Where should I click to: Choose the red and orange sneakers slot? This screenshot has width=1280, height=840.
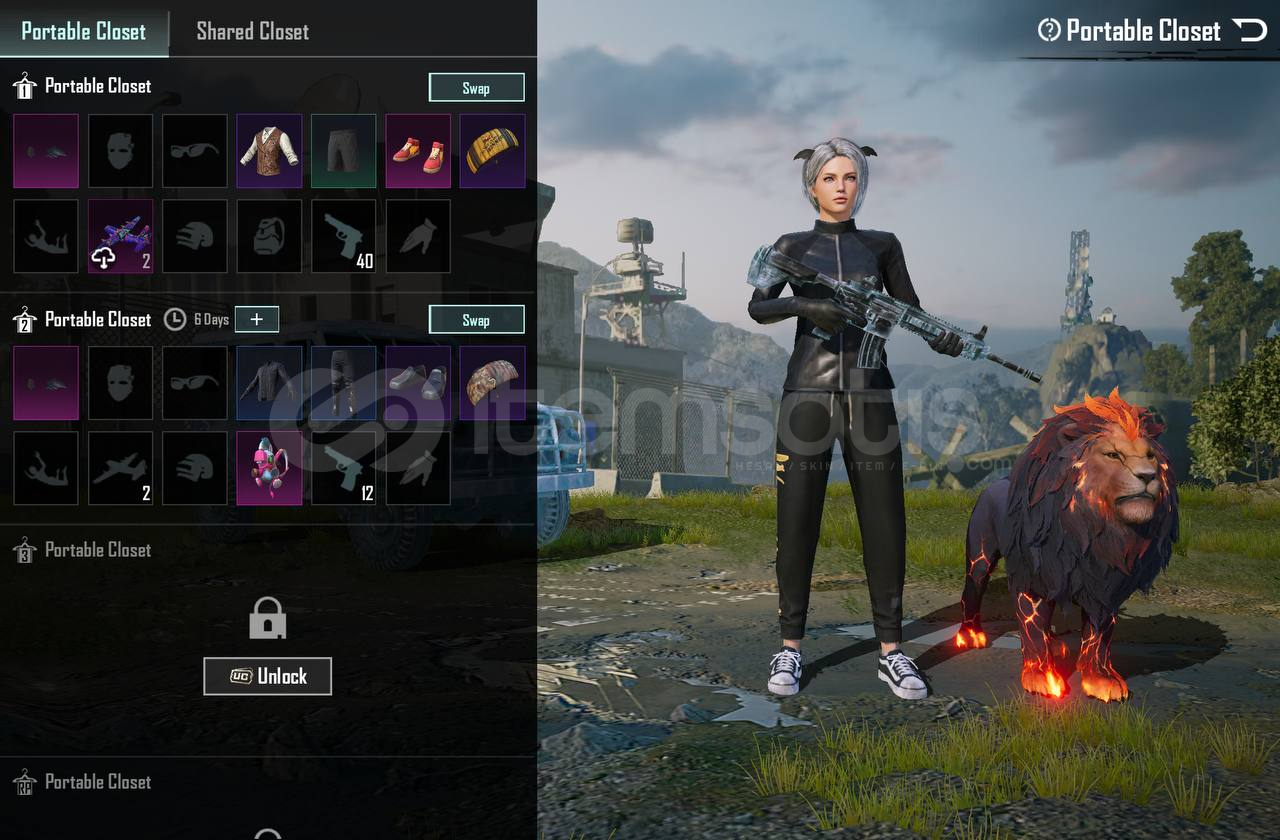pos(418,151)
